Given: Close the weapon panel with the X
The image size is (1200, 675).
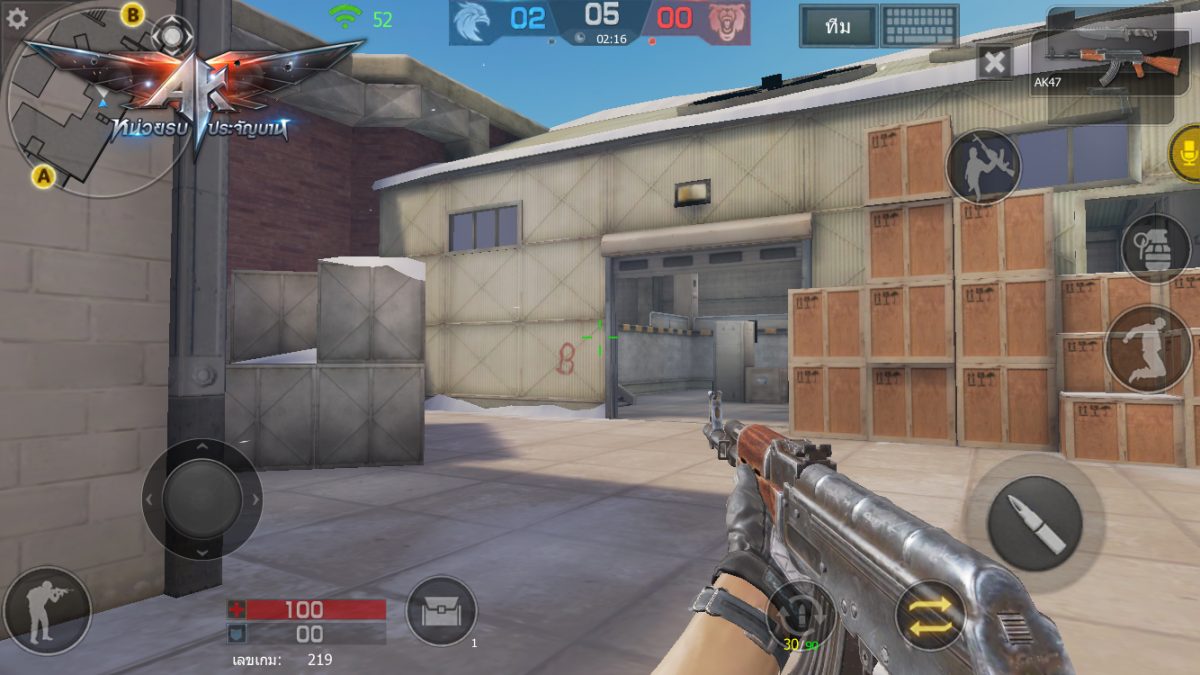Looking at the screenshot, I should pyautogui.click(x=994, y=64).
